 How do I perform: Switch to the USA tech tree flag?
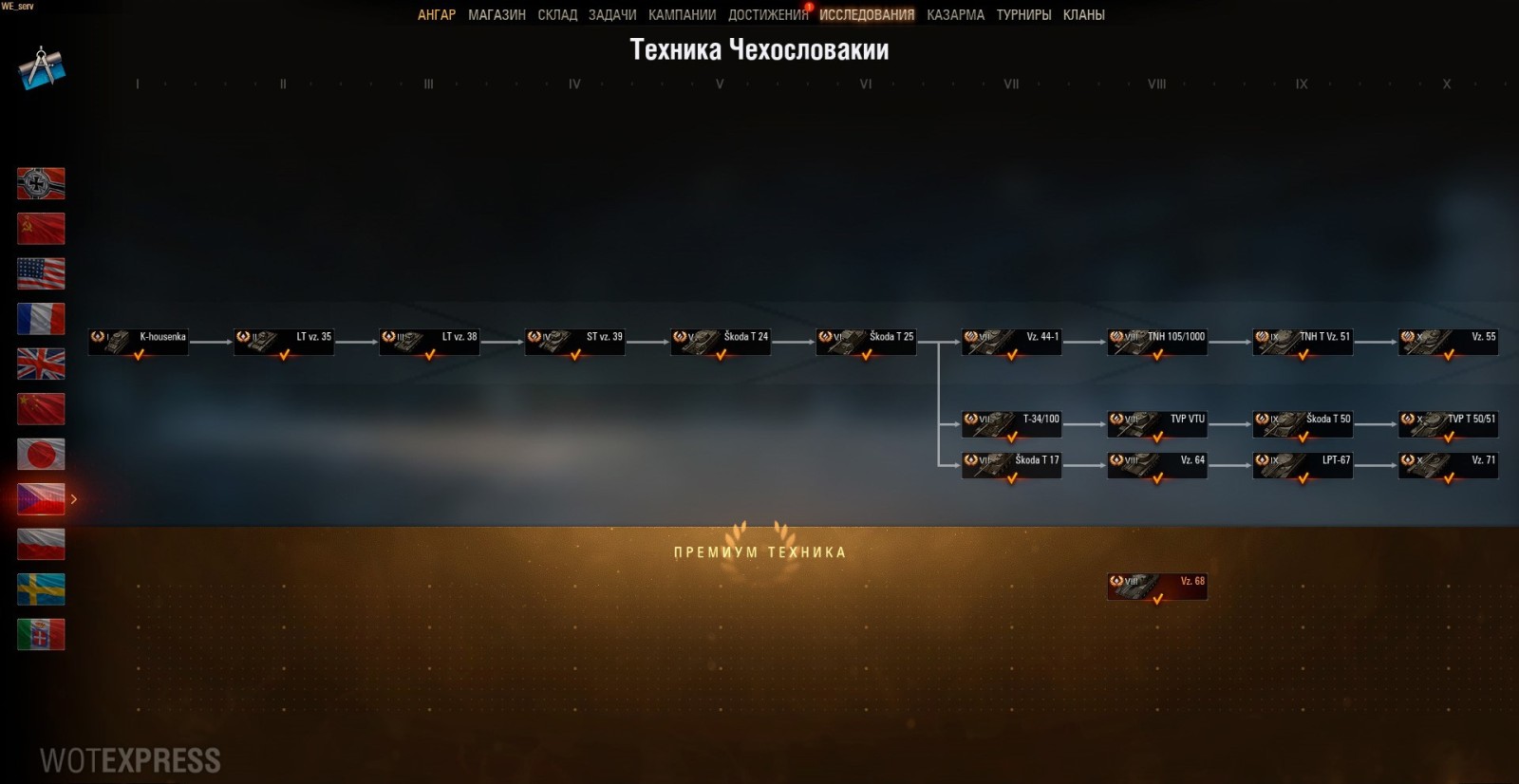click(x=41, y=273)
